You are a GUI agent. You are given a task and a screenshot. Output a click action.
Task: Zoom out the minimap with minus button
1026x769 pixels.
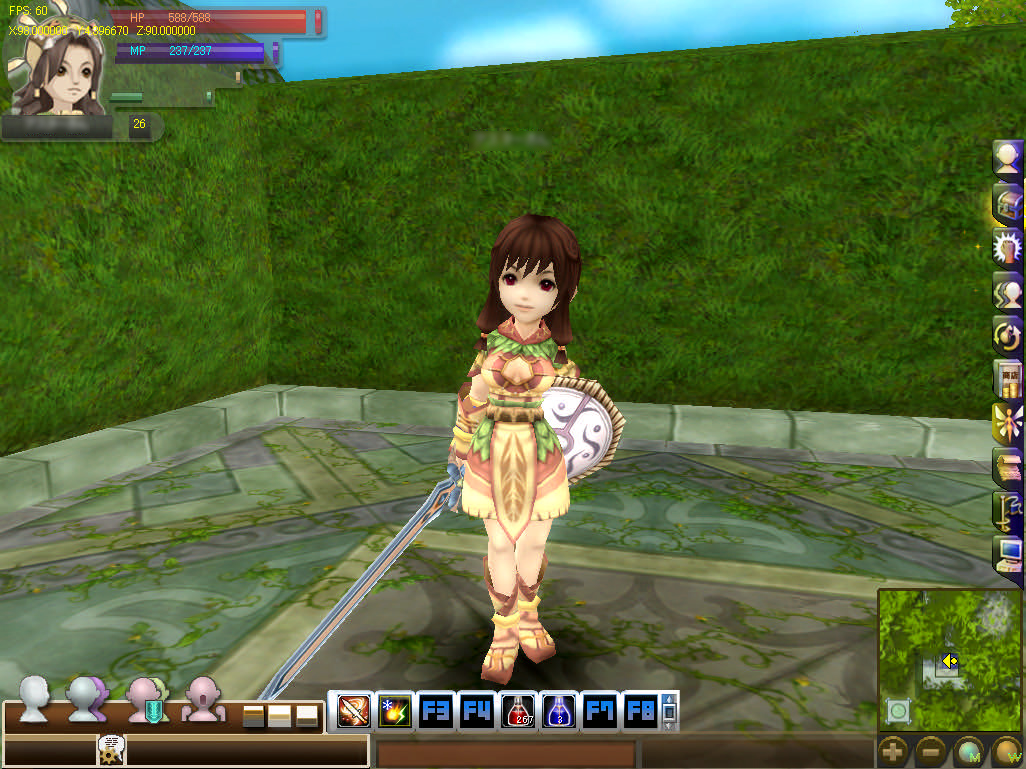(x=930, y=751)
